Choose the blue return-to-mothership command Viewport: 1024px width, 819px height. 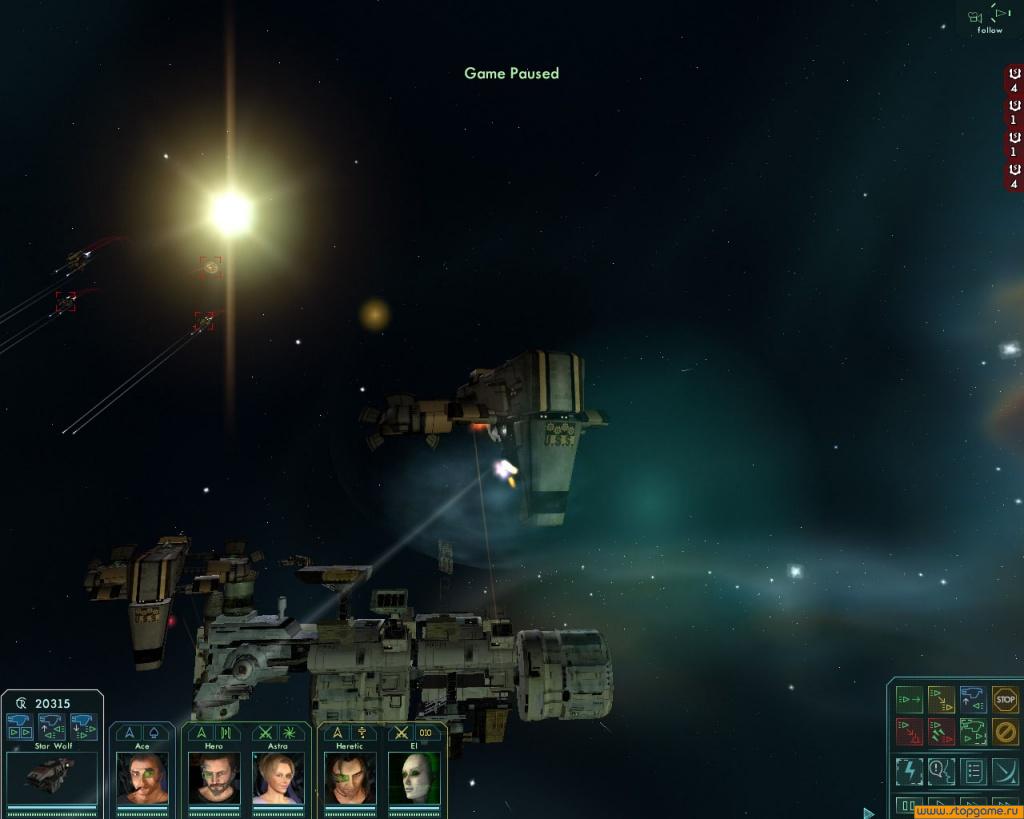tap(973, 699)
